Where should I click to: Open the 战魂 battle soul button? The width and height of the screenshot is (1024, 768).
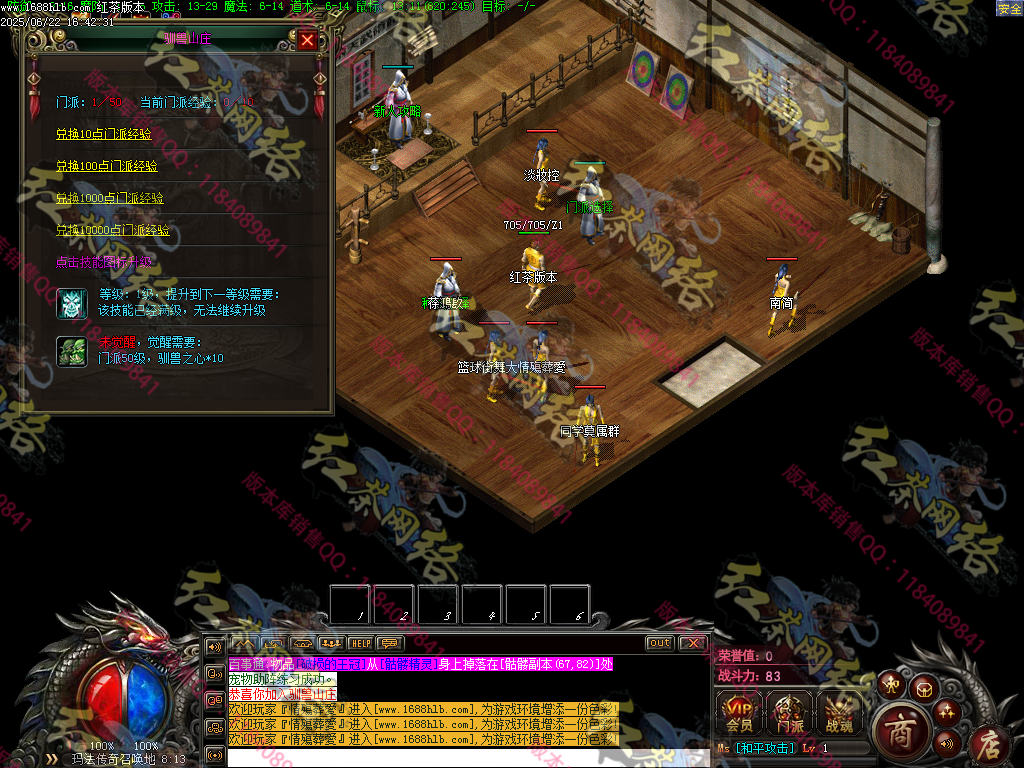[839, 712]
